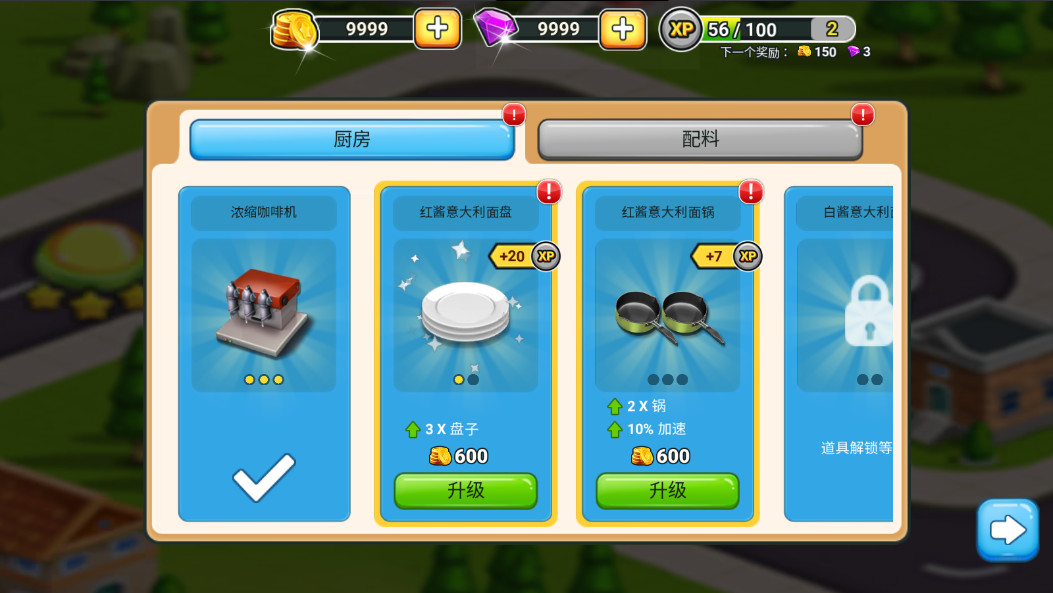Switch to the 厨房 kitchen tab
The image size is (1053, 593).
click(x=351, y=140)
